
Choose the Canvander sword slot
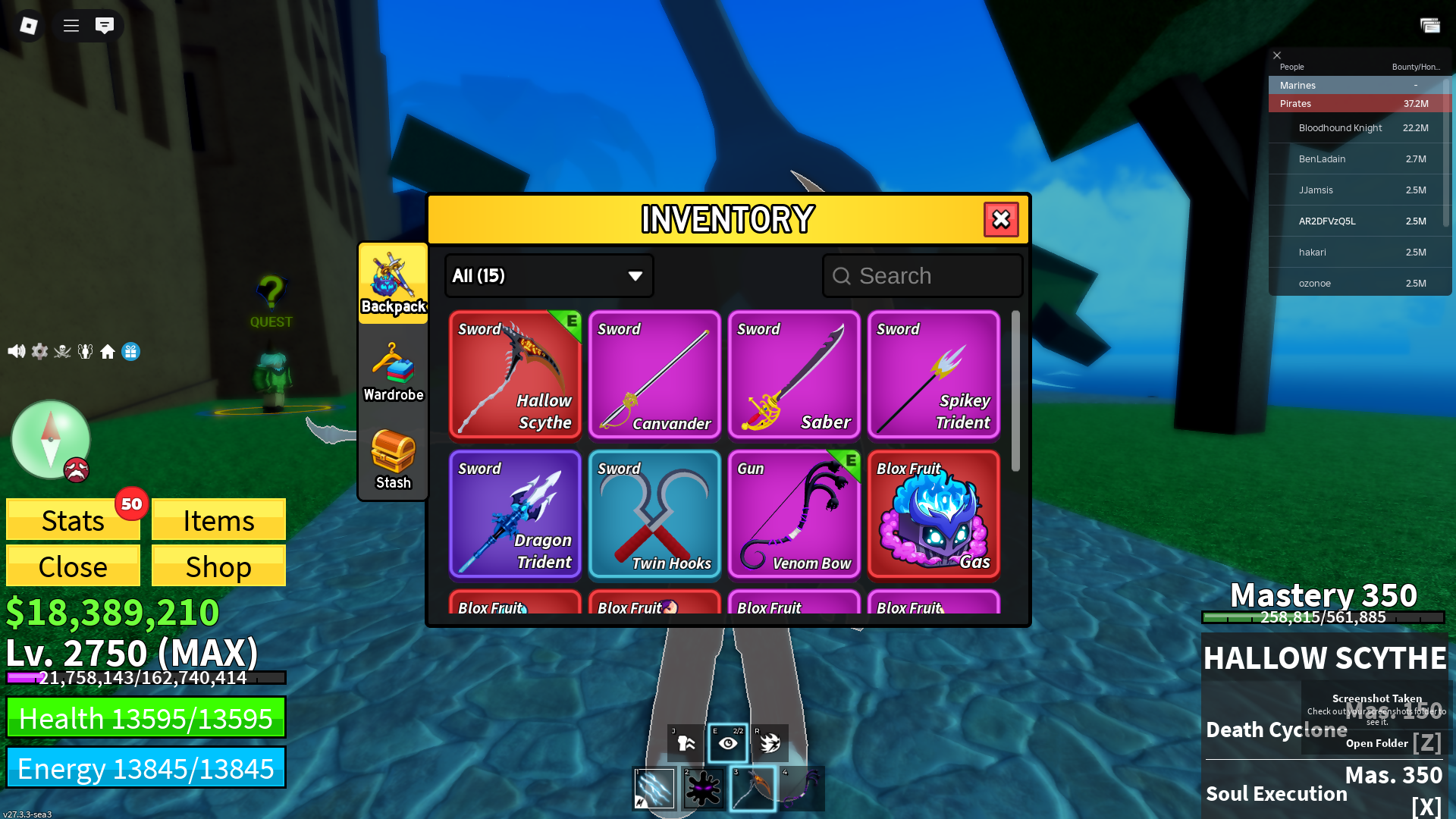[x=654, y=375]
